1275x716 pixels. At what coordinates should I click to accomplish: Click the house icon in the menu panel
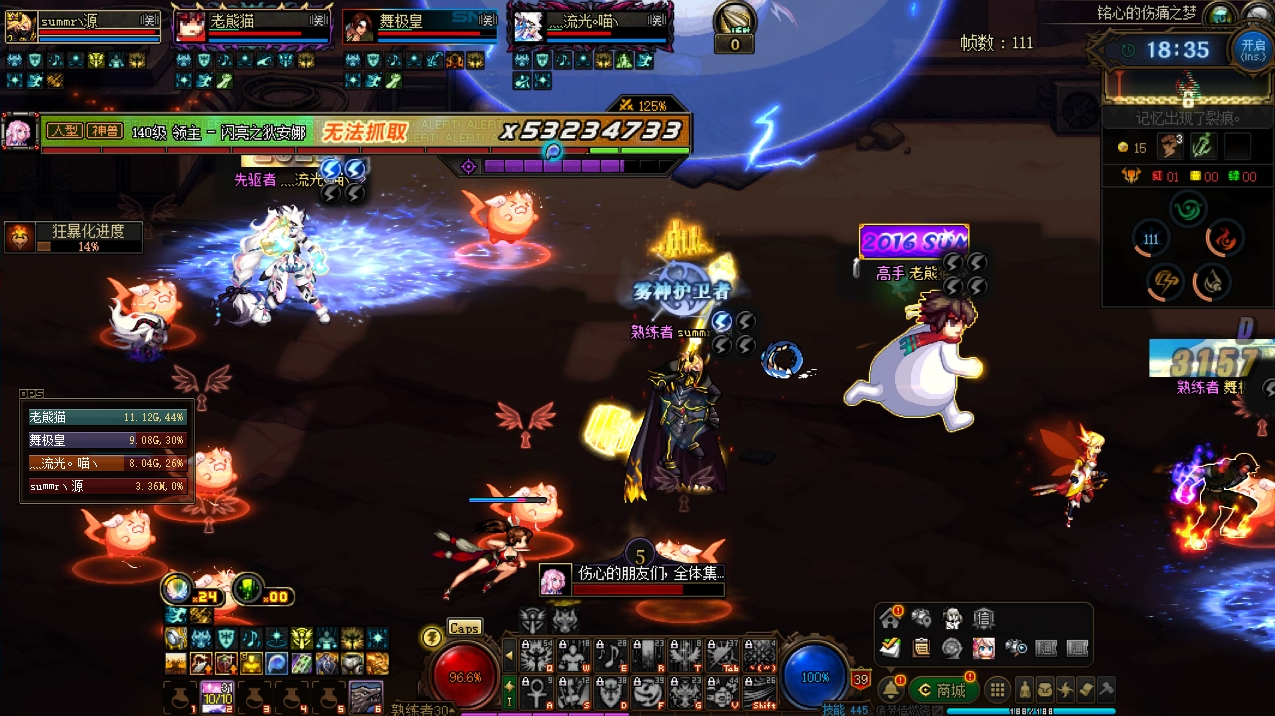(890, 618)
